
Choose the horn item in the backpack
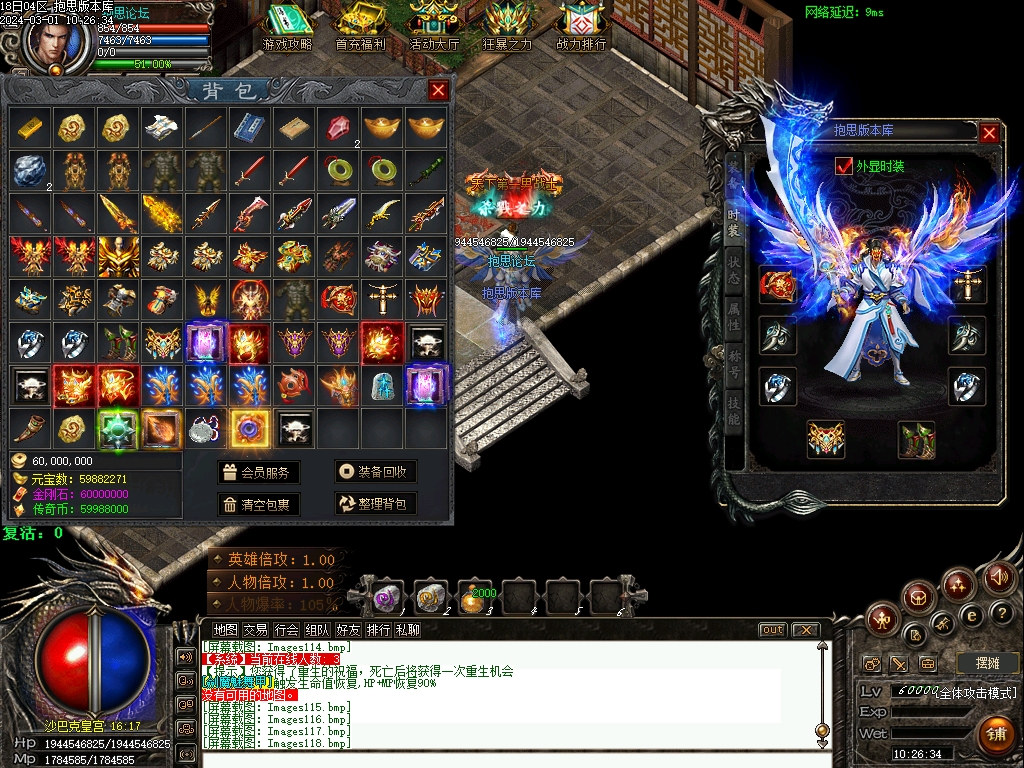tap(30, 428)
